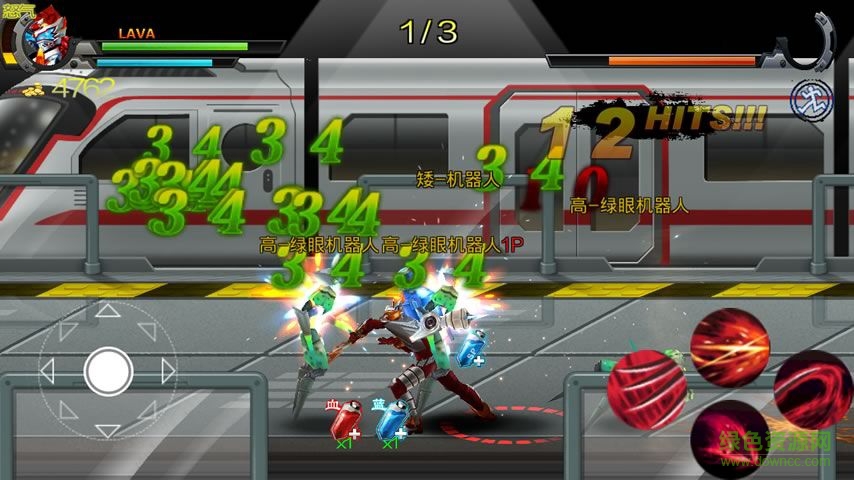Activate the dark crimson glow skill

coord(729,437)
